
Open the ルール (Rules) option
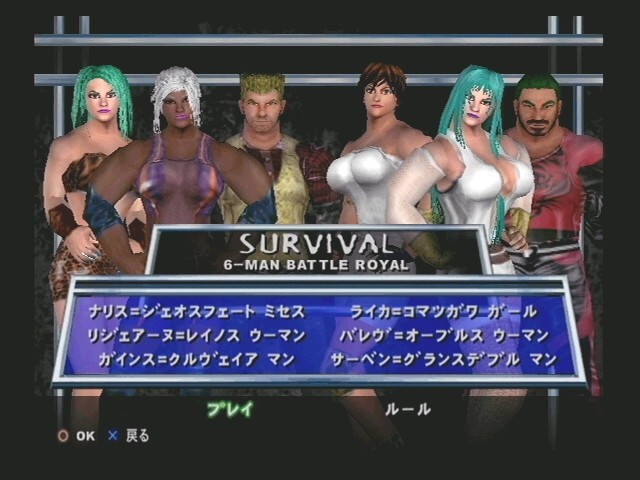point(409,409)
